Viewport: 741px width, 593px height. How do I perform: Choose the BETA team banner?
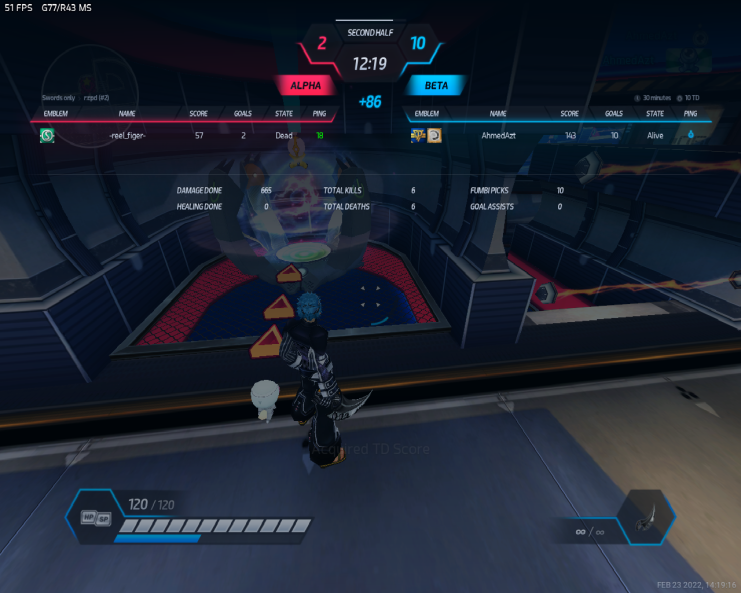[436, 86]
